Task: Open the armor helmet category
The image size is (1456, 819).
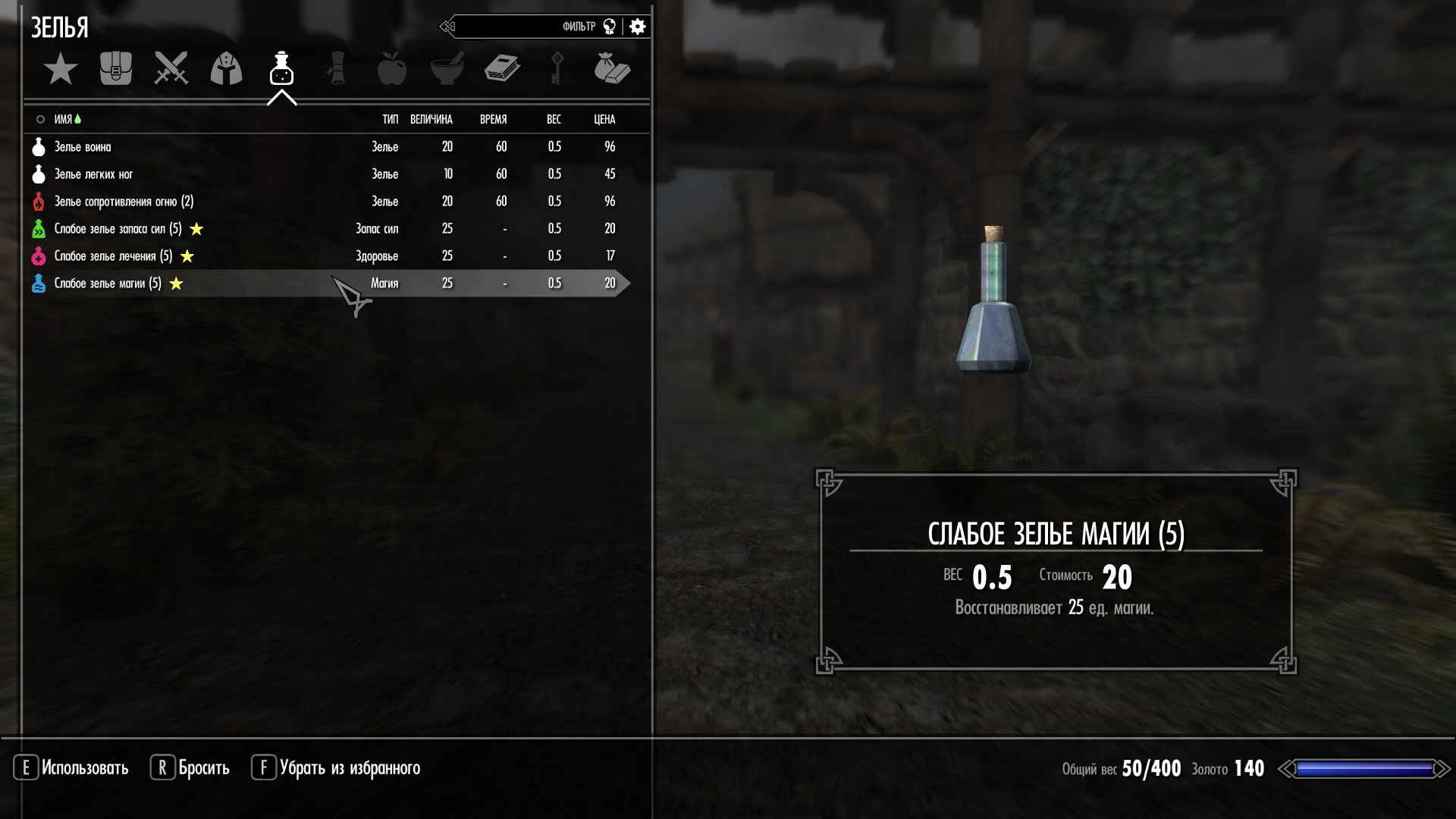Action: (226, 69)
